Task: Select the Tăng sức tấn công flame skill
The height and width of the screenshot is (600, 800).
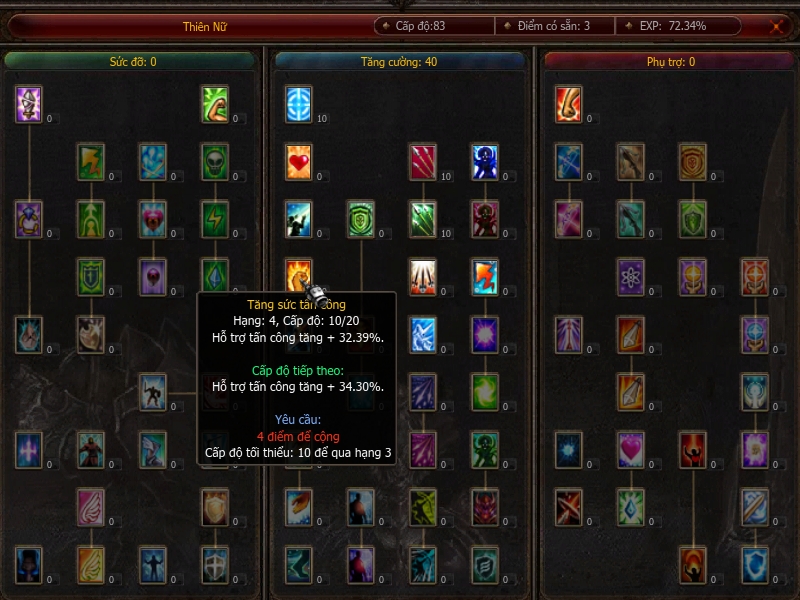Action: point(298,275)
